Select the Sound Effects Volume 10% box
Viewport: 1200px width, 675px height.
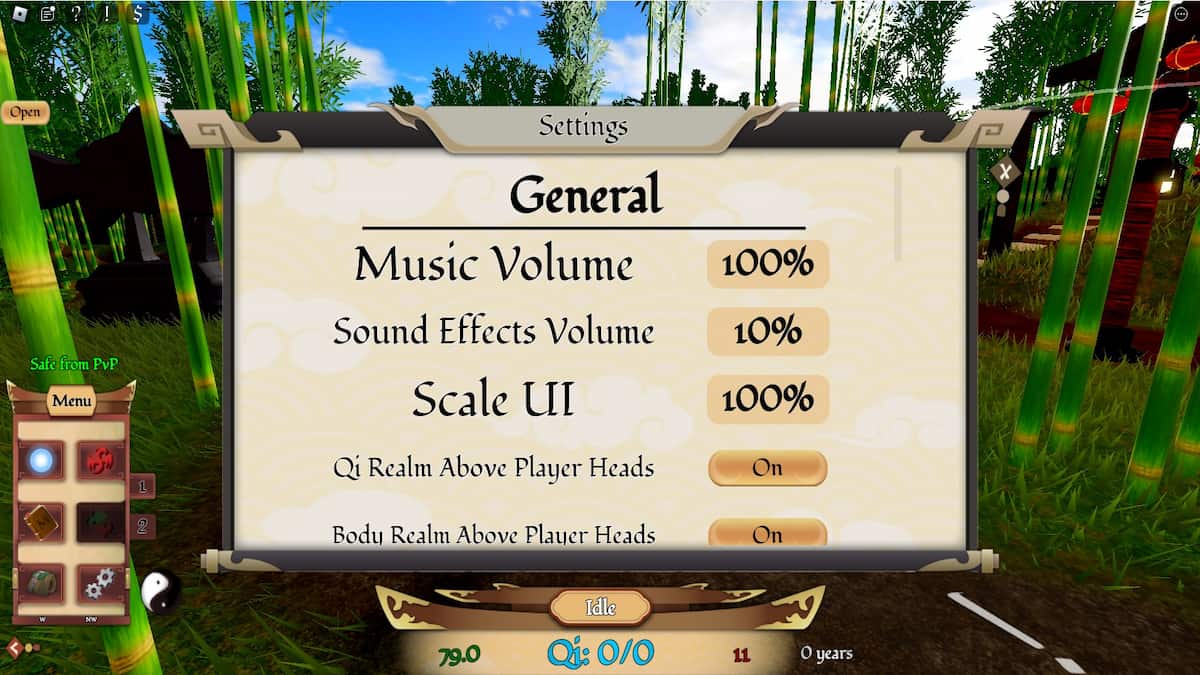[x=768, y=332]
